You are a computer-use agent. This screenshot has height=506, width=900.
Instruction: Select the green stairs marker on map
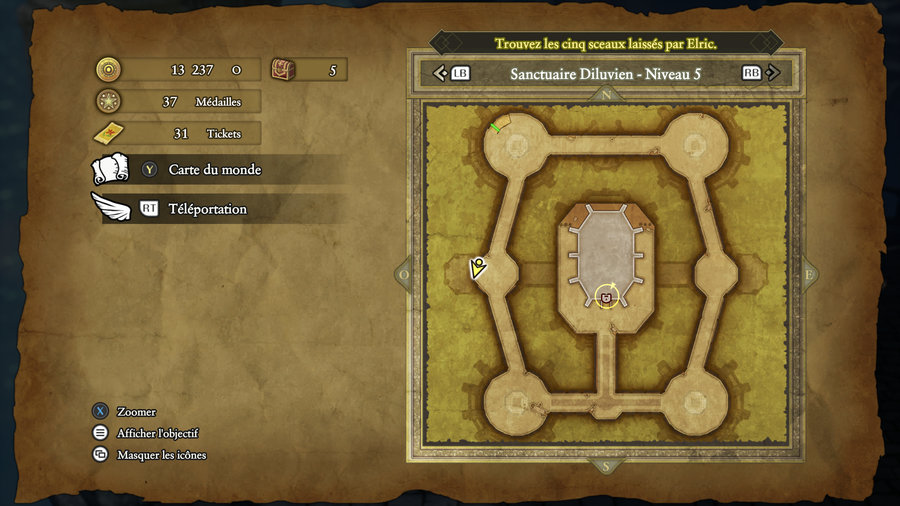496,126
